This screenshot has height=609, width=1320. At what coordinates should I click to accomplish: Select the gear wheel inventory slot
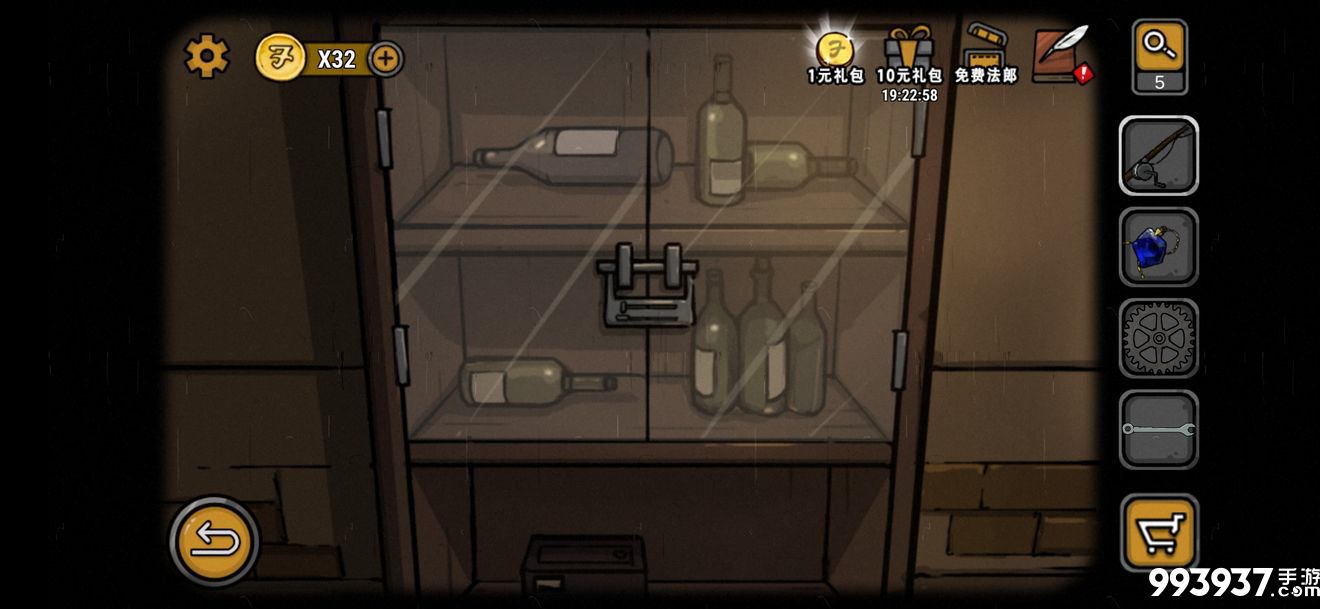click(1158, 339)
